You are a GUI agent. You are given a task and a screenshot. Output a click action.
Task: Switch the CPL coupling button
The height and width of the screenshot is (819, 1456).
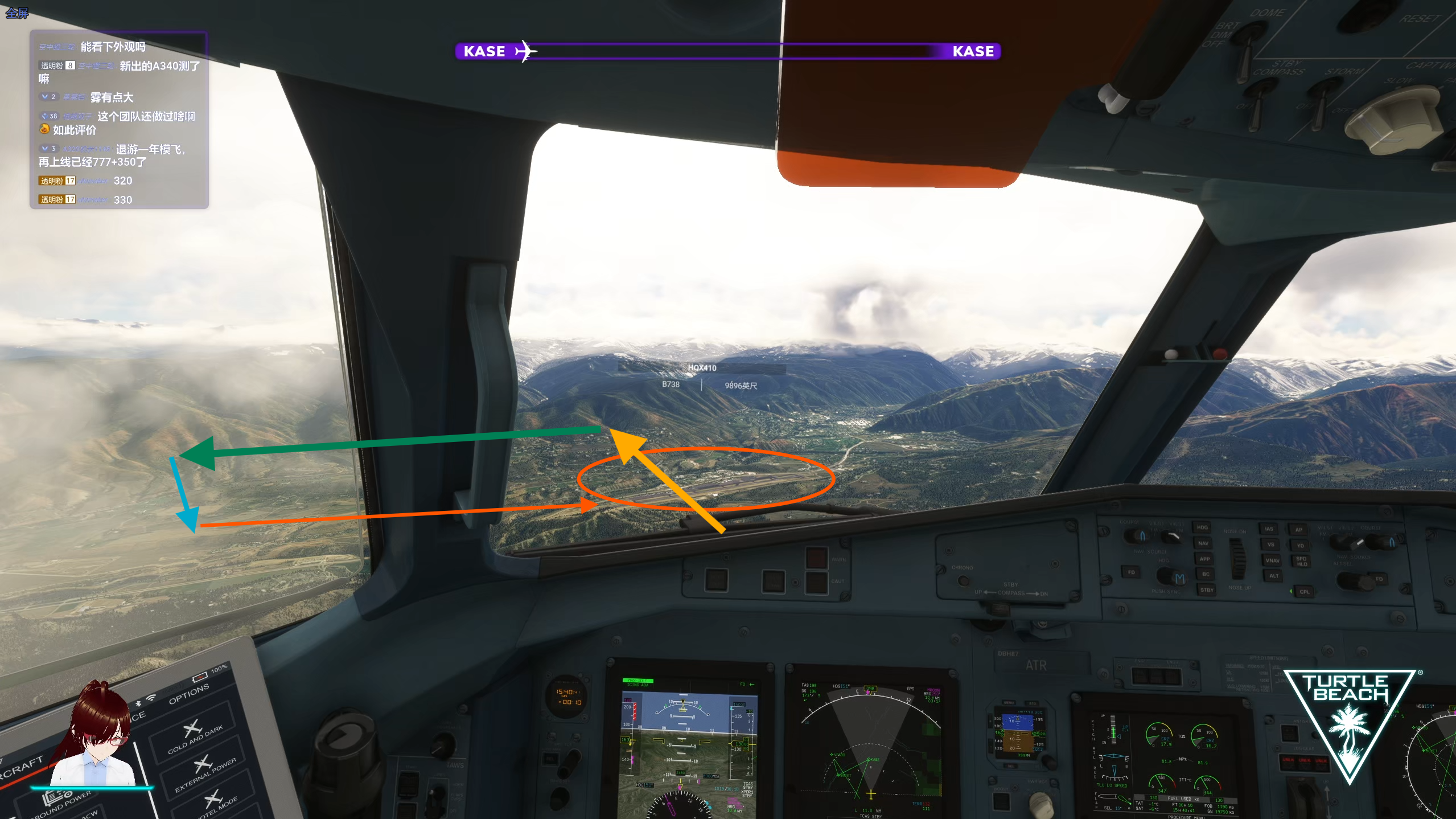[1304, 592]
